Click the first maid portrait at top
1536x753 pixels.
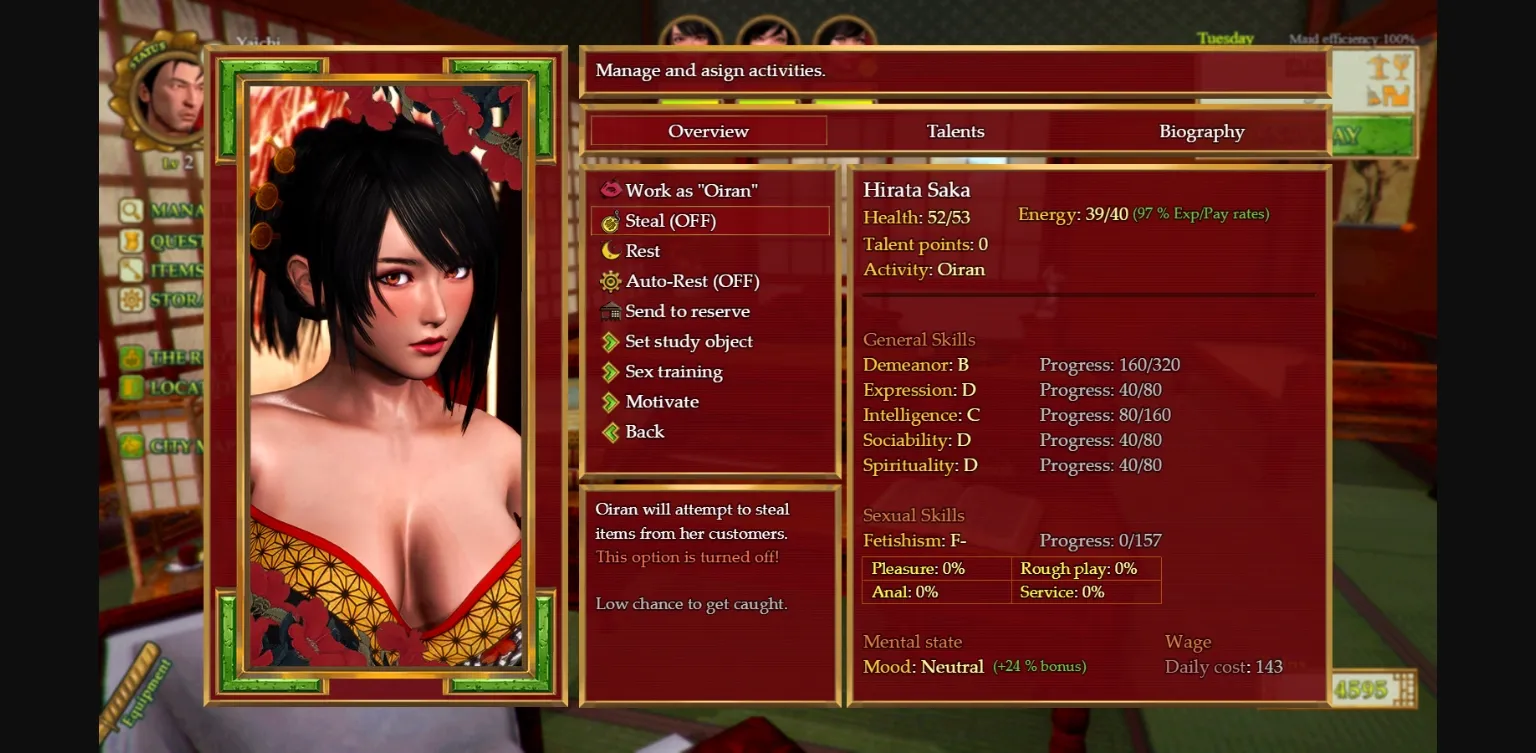click(692, 32)
